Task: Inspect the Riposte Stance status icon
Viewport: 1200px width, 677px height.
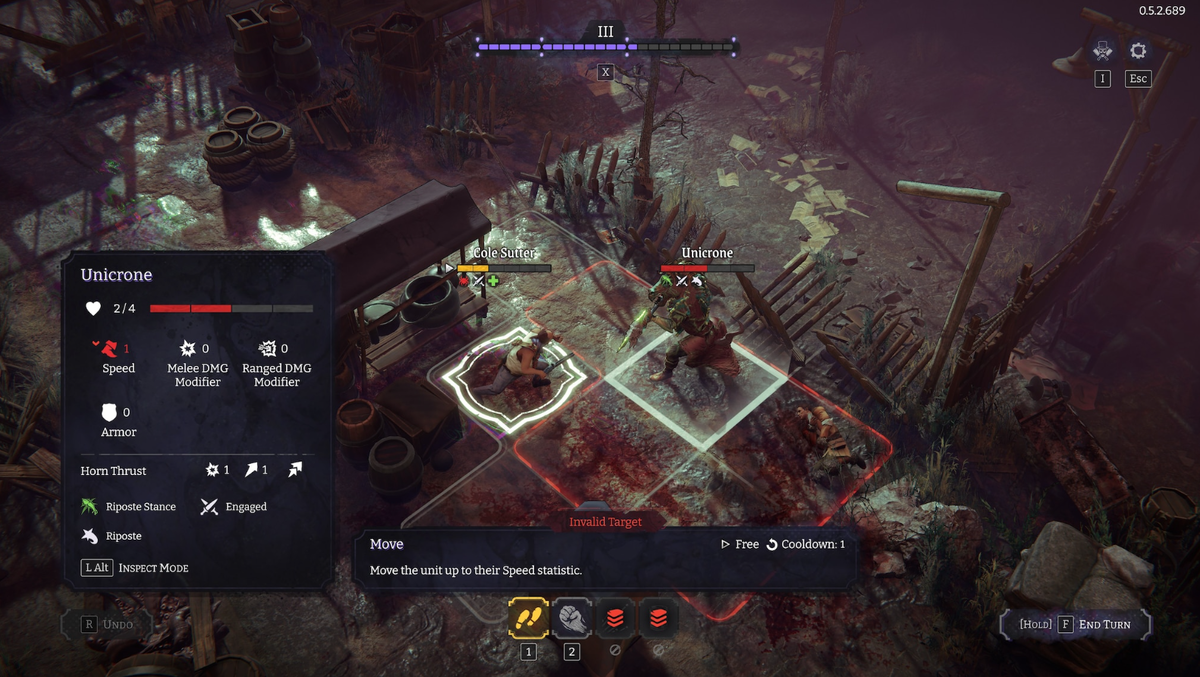Action: click(x=91, y=507)
